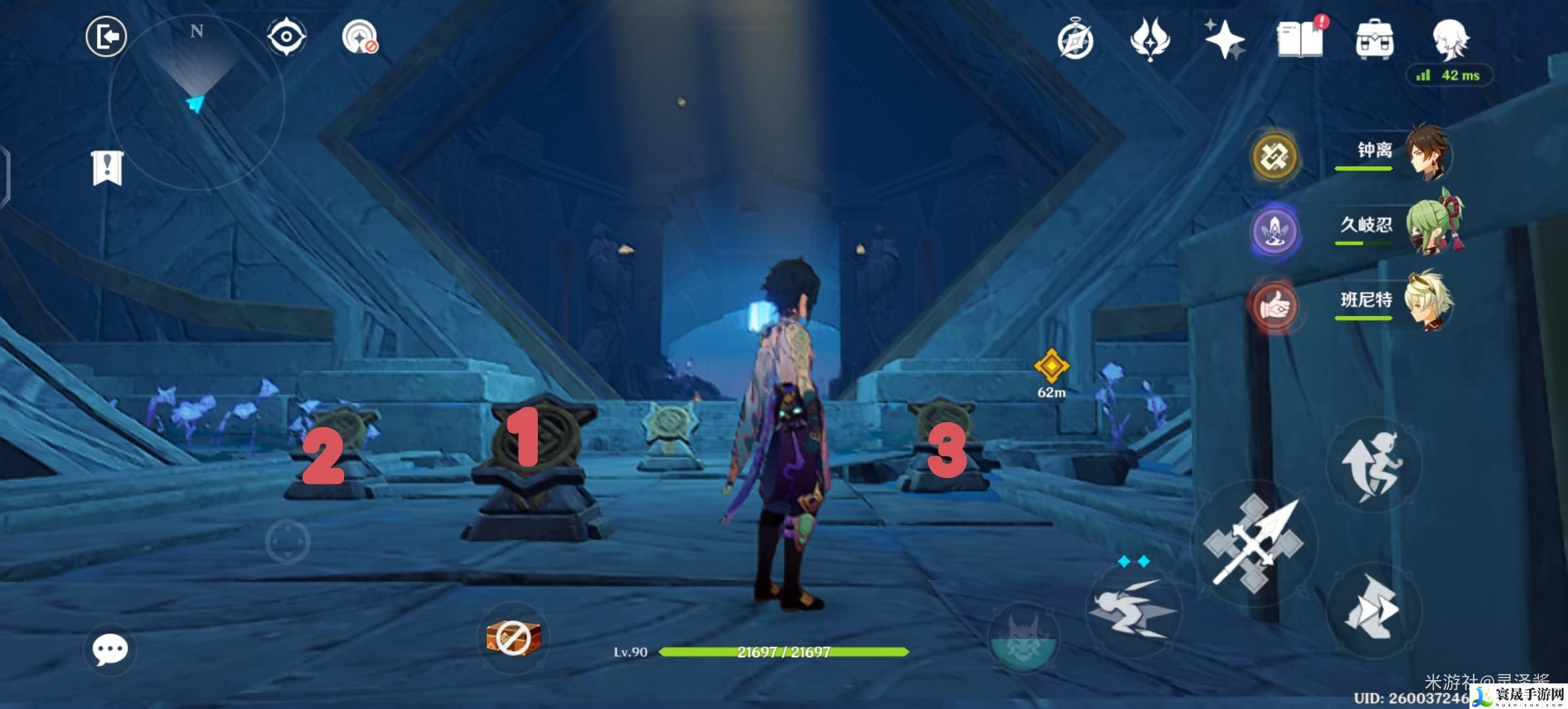Open the handbook with red notification
This screenshot has width=1568, height=709.
pyautogui.click(x=1300, y=39)
